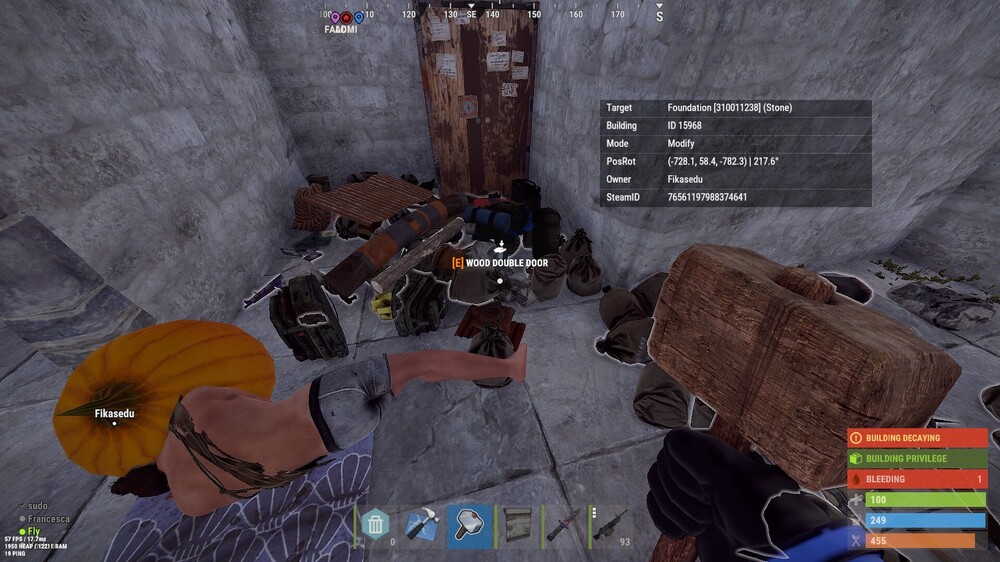Click the blue map pin on compass
Viewport: 1000px width, 562px height.
tap(358, 17)
